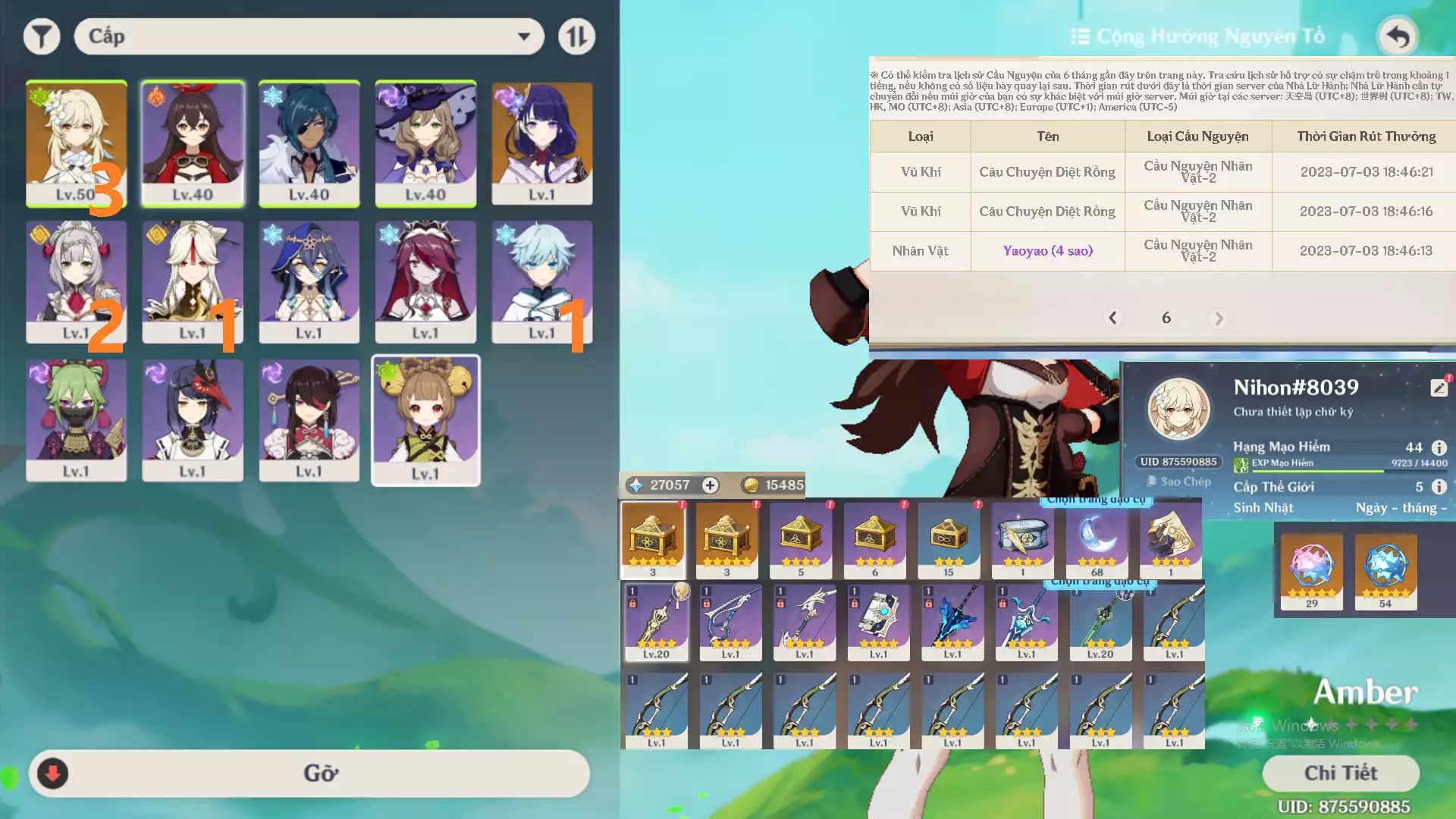Open the character filter funnel
Viewport: 1456px width, 819px height.
point(42,36)
